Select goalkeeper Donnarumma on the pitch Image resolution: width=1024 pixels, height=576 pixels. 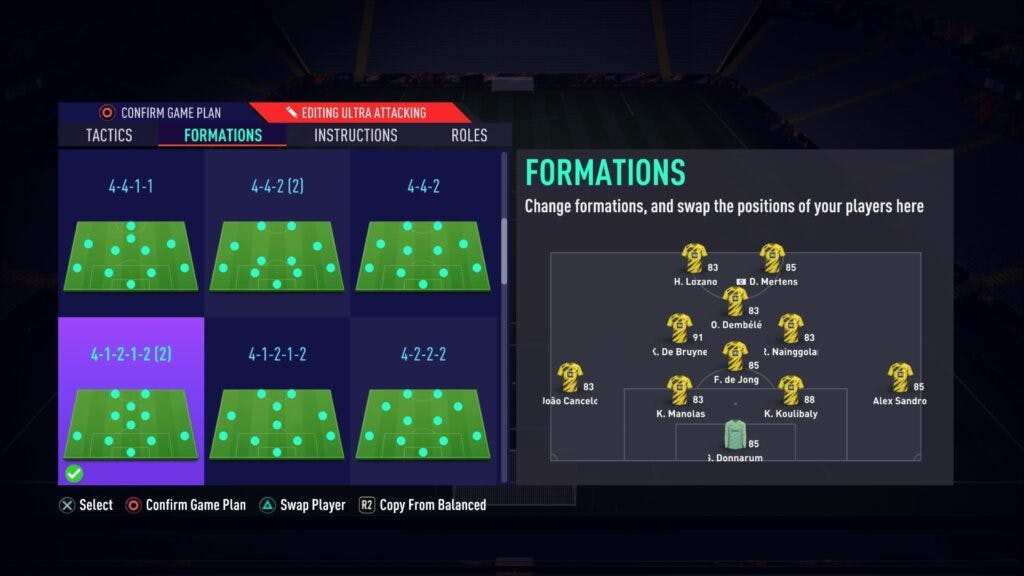point(735,436)
